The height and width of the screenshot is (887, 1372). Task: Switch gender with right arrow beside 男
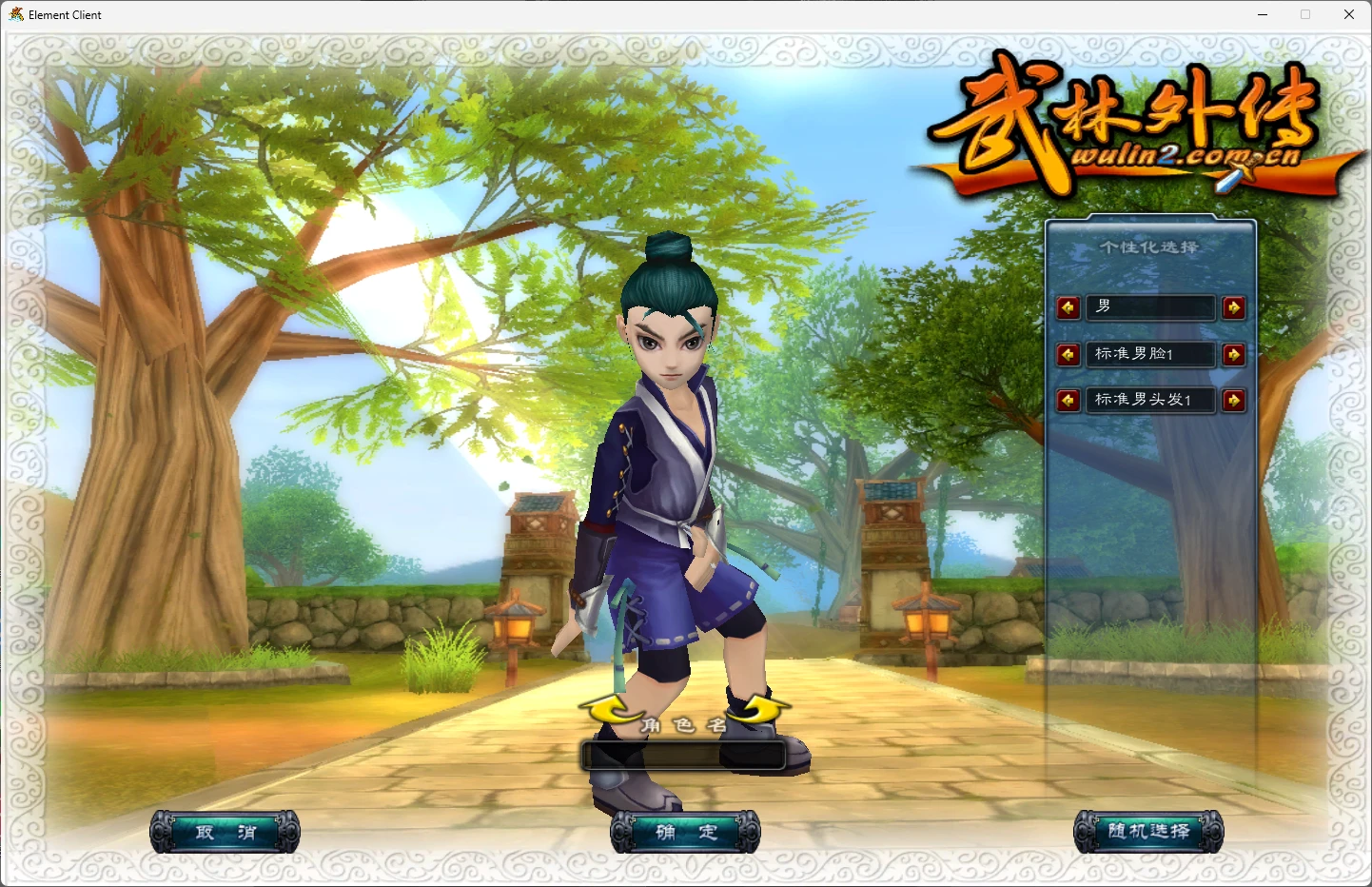click(x=1234, y=307)
